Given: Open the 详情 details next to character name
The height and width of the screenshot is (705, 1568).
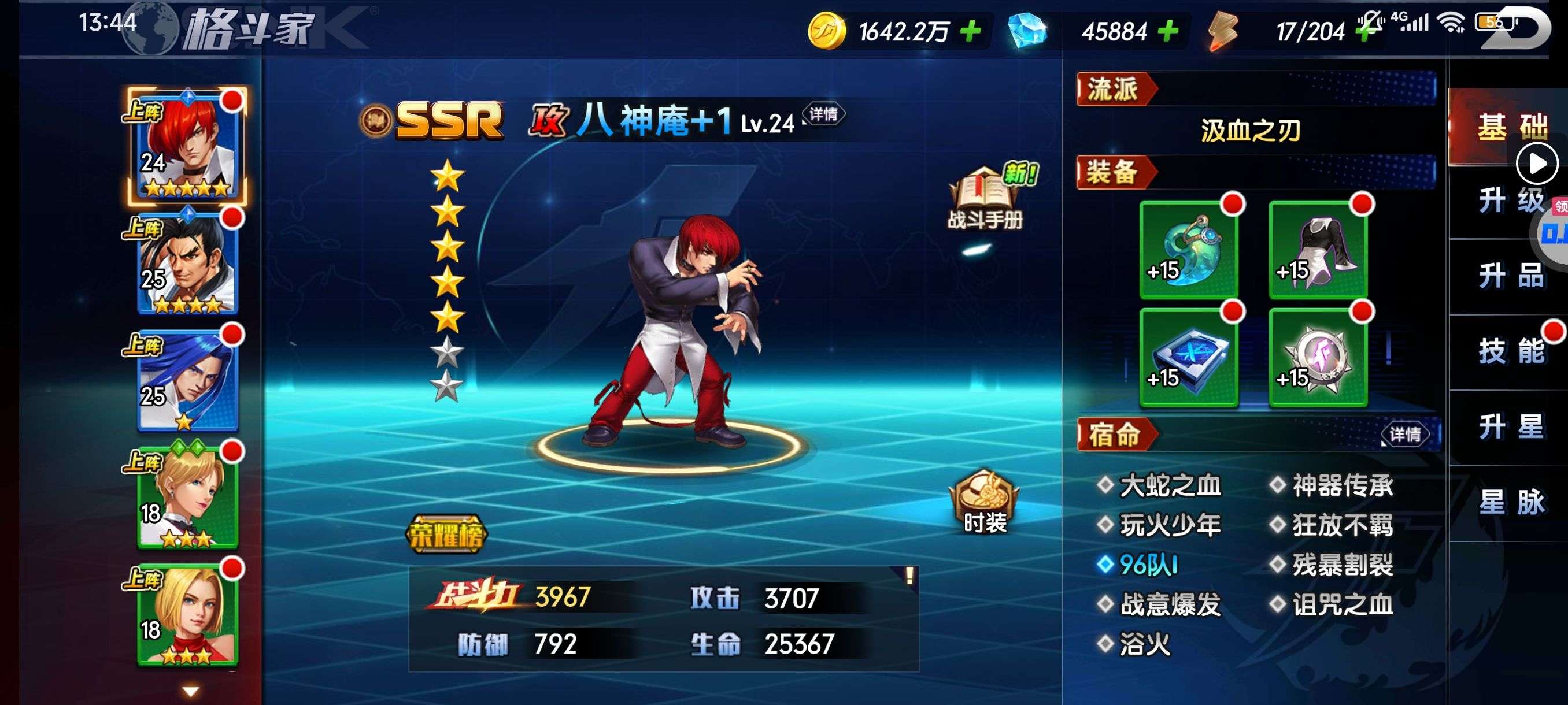Looking at the screenshot, I should click(823, 114).
